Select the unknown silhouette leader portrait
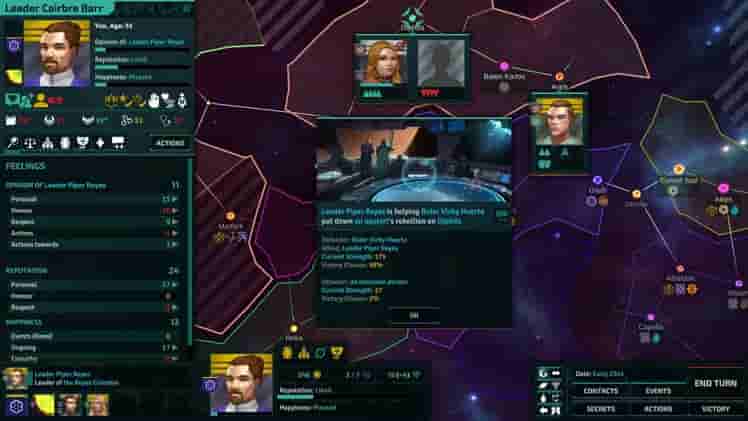This screenshot has width=748, height=421. (440, 63)
